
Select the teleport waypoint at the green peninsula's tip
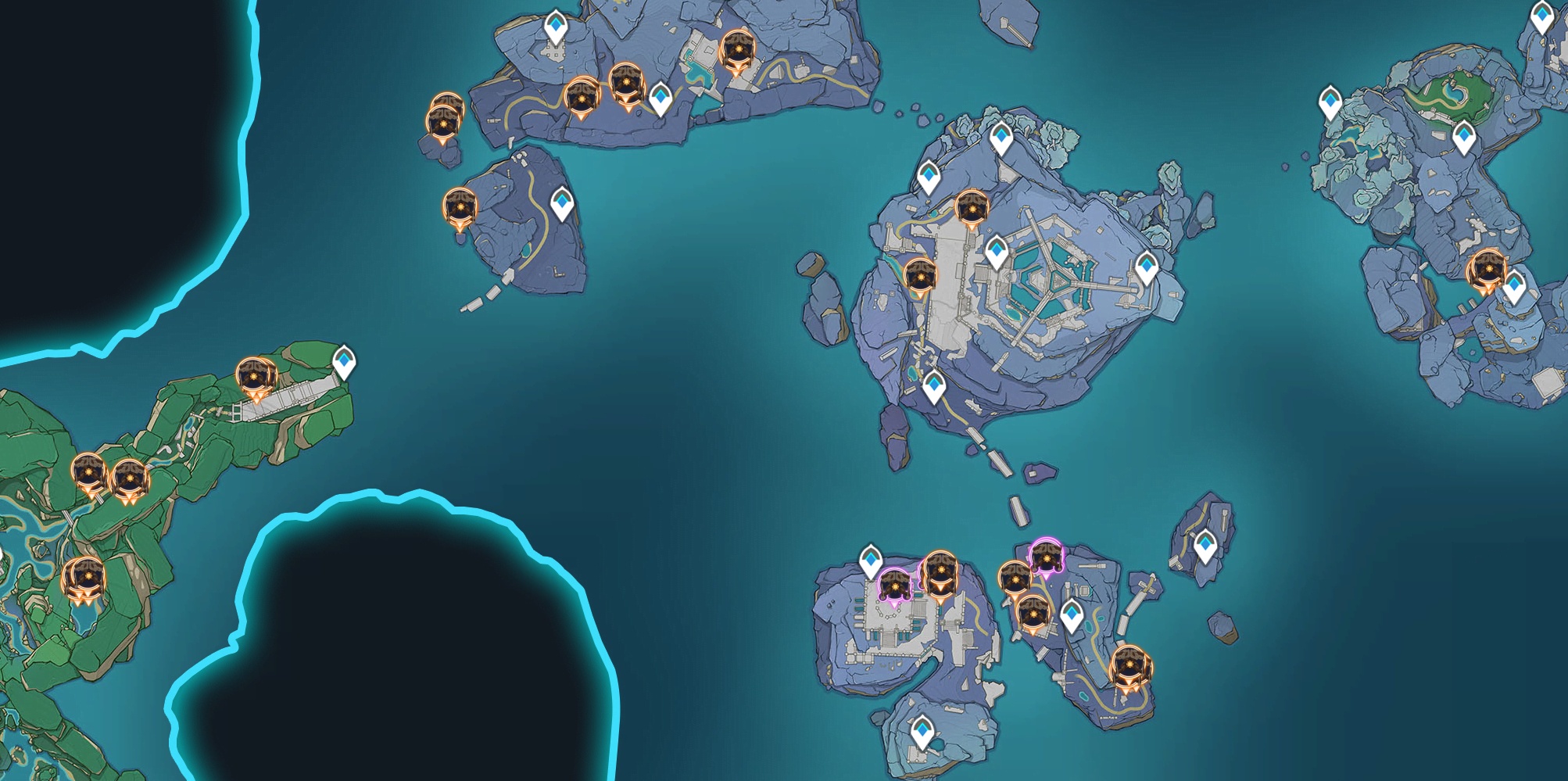pos(344,363)
